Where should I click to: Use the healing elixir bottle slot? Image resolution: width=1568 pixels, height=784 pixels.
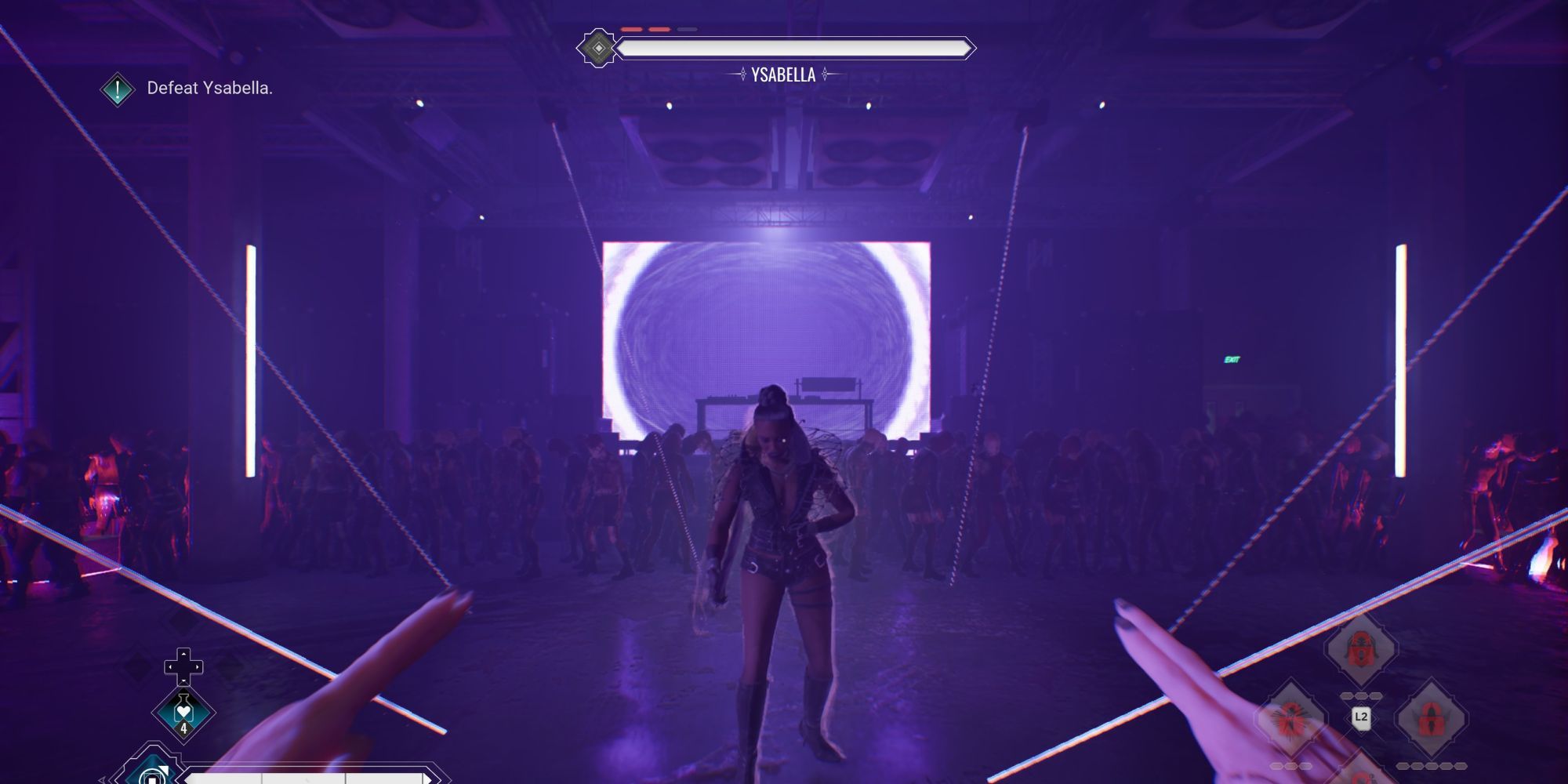(x=183, y=712)
